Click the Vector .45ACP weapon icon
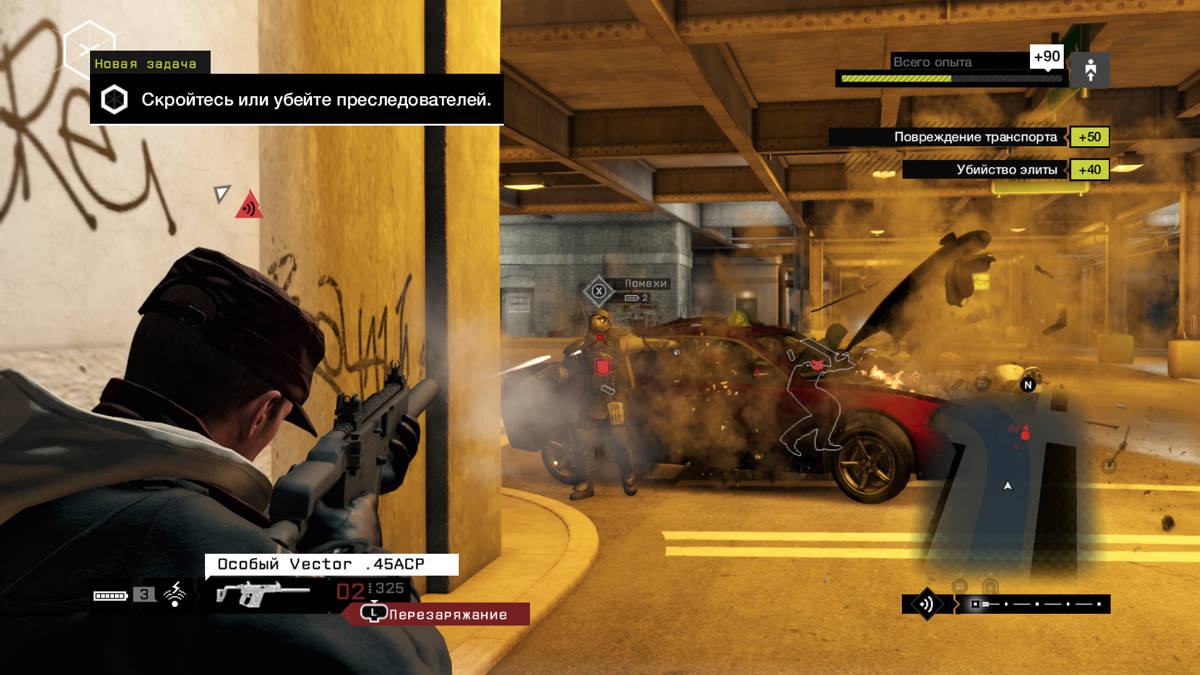This screenshot has height=675, width=1200. 249,594
